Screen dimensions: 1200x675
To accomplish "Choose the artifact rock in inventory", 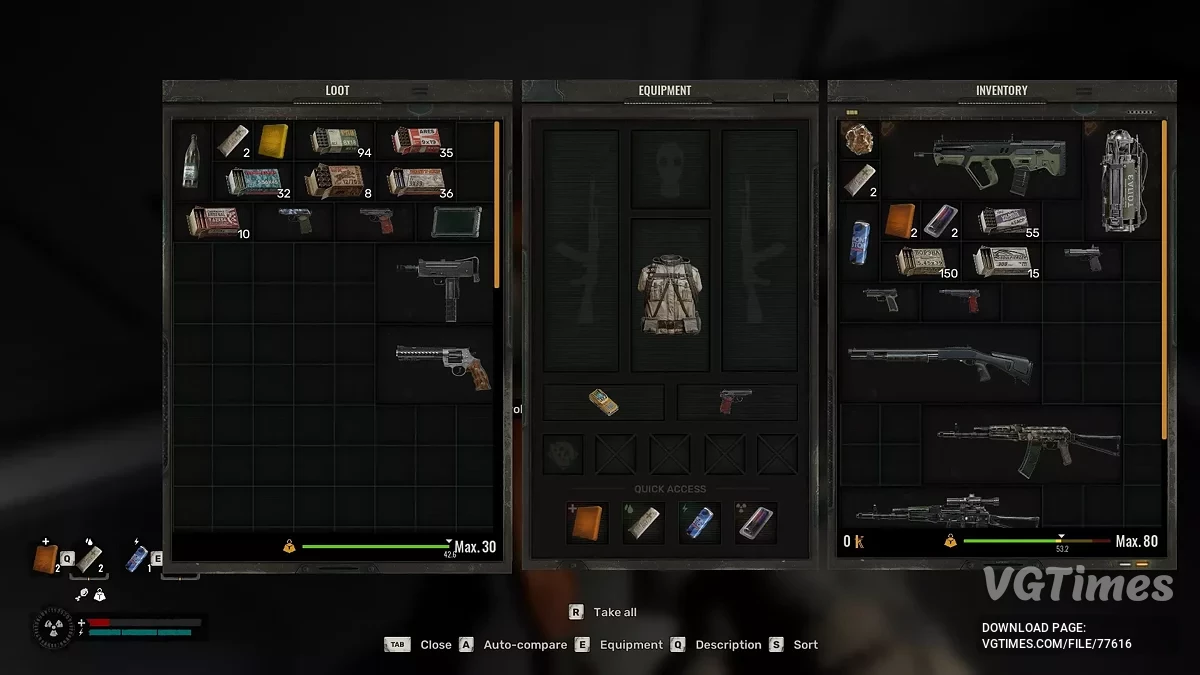I will (x=859, y=140).
